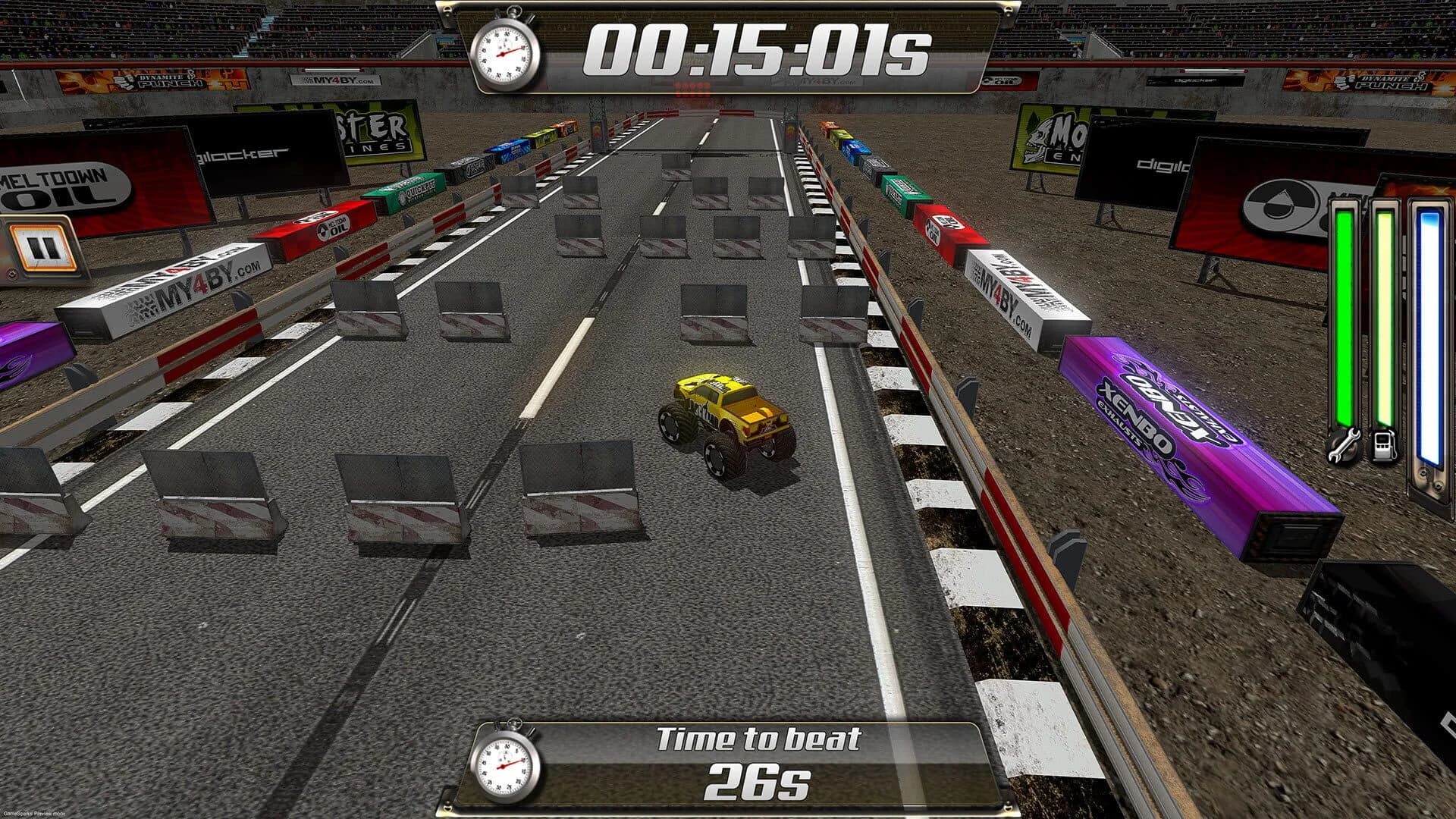Viewport: 1456px width, 819px height.
Task: Click the stopwatch beside the race timer
Action: [502, 52]
